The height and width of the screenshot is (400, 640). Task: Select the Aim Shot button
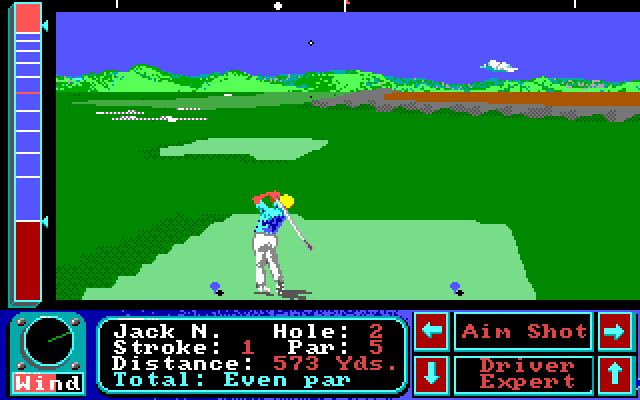click(524, 331)
